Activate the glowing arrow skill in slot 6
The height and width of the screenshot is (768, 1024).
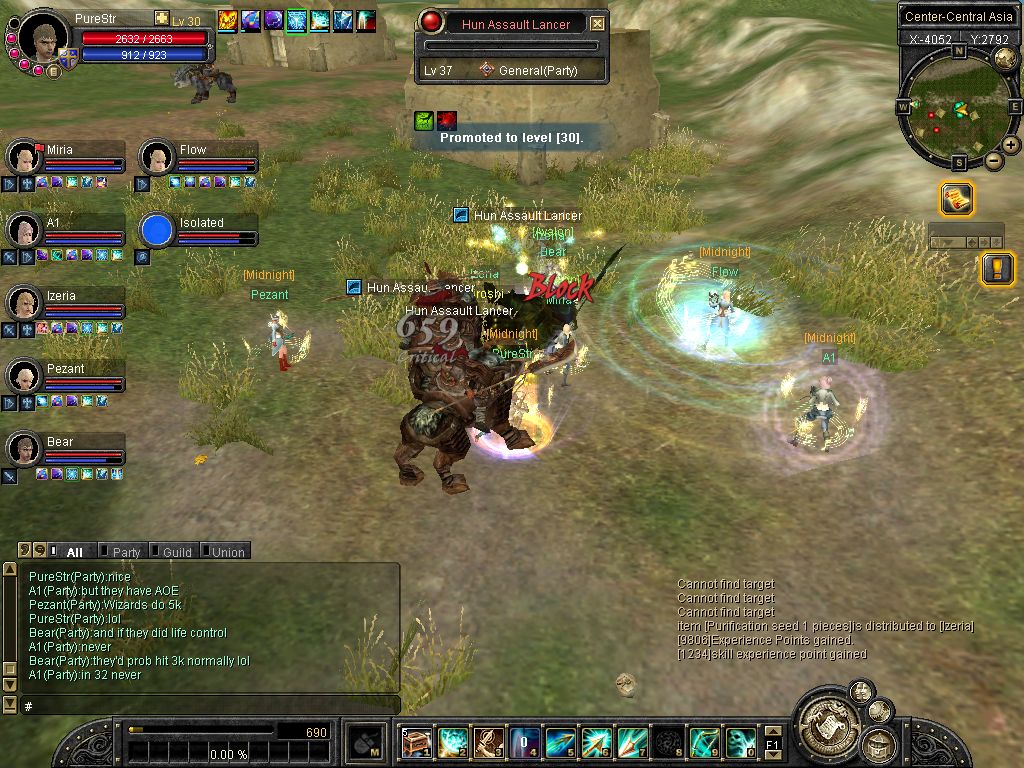click(x=597, y=742)
